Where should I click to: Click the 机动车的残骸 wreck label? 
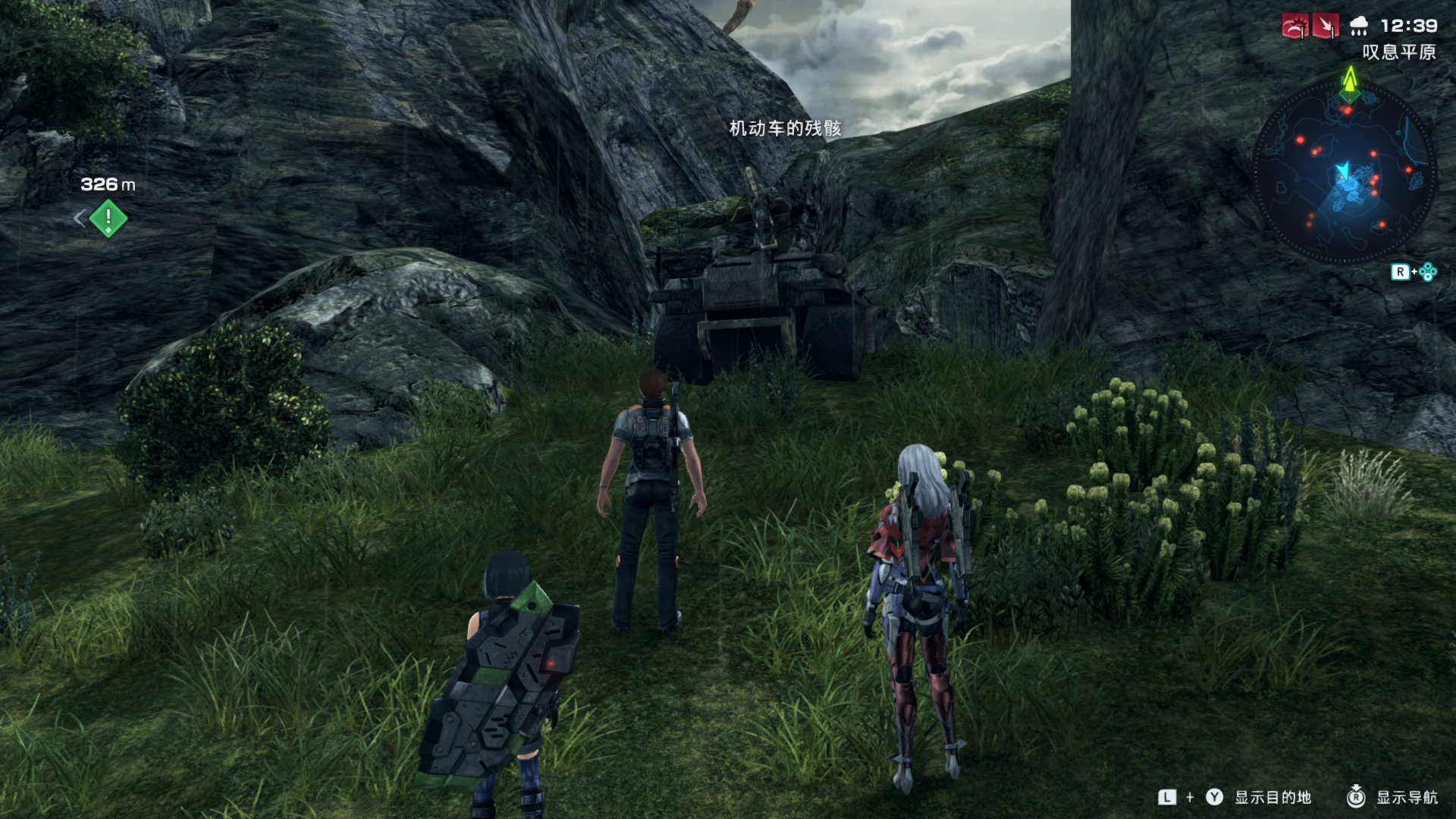pos(786,129)
